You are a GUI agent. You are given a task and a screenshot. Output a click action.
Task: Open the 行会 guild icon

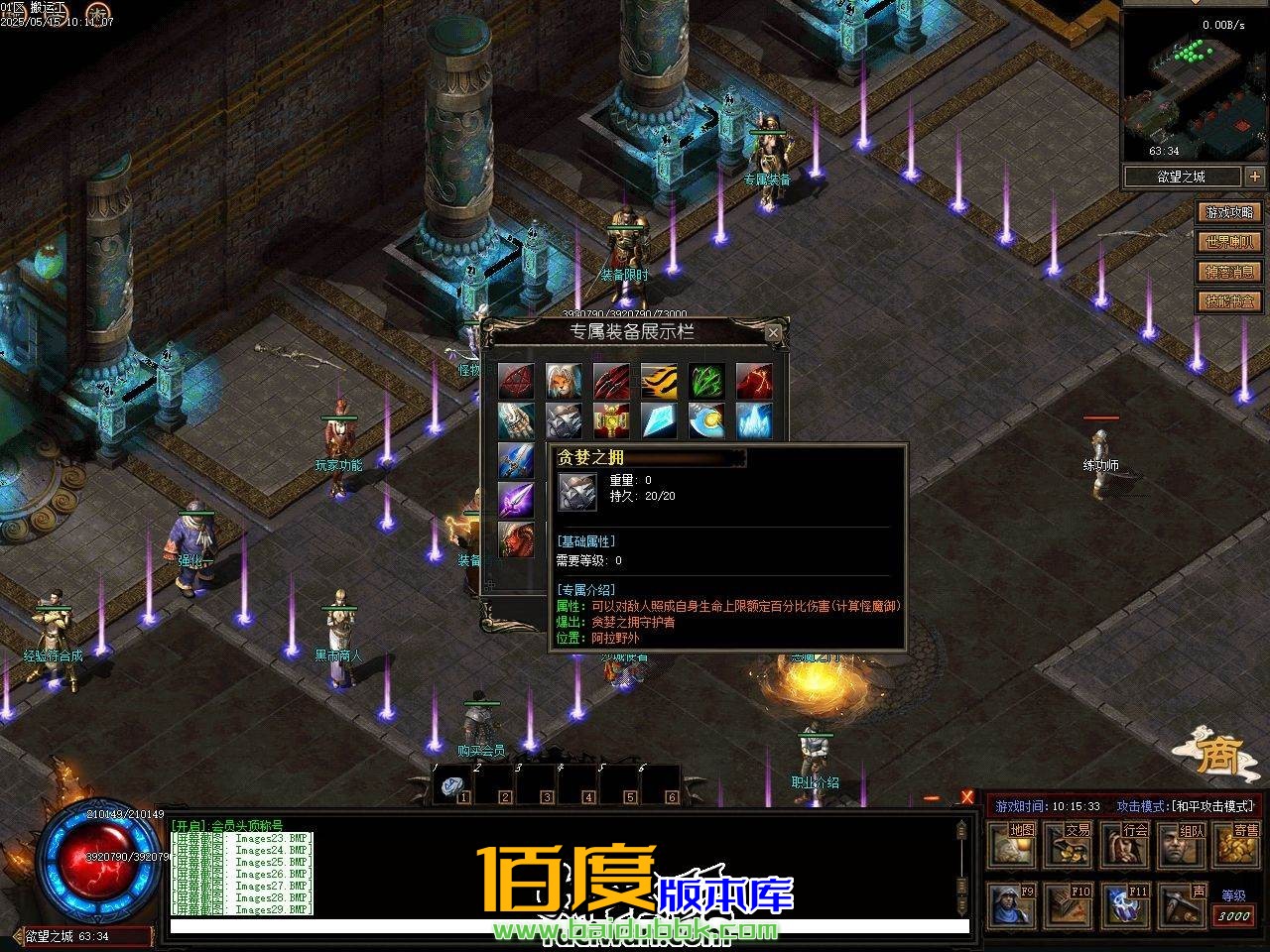click(1124, 845)
